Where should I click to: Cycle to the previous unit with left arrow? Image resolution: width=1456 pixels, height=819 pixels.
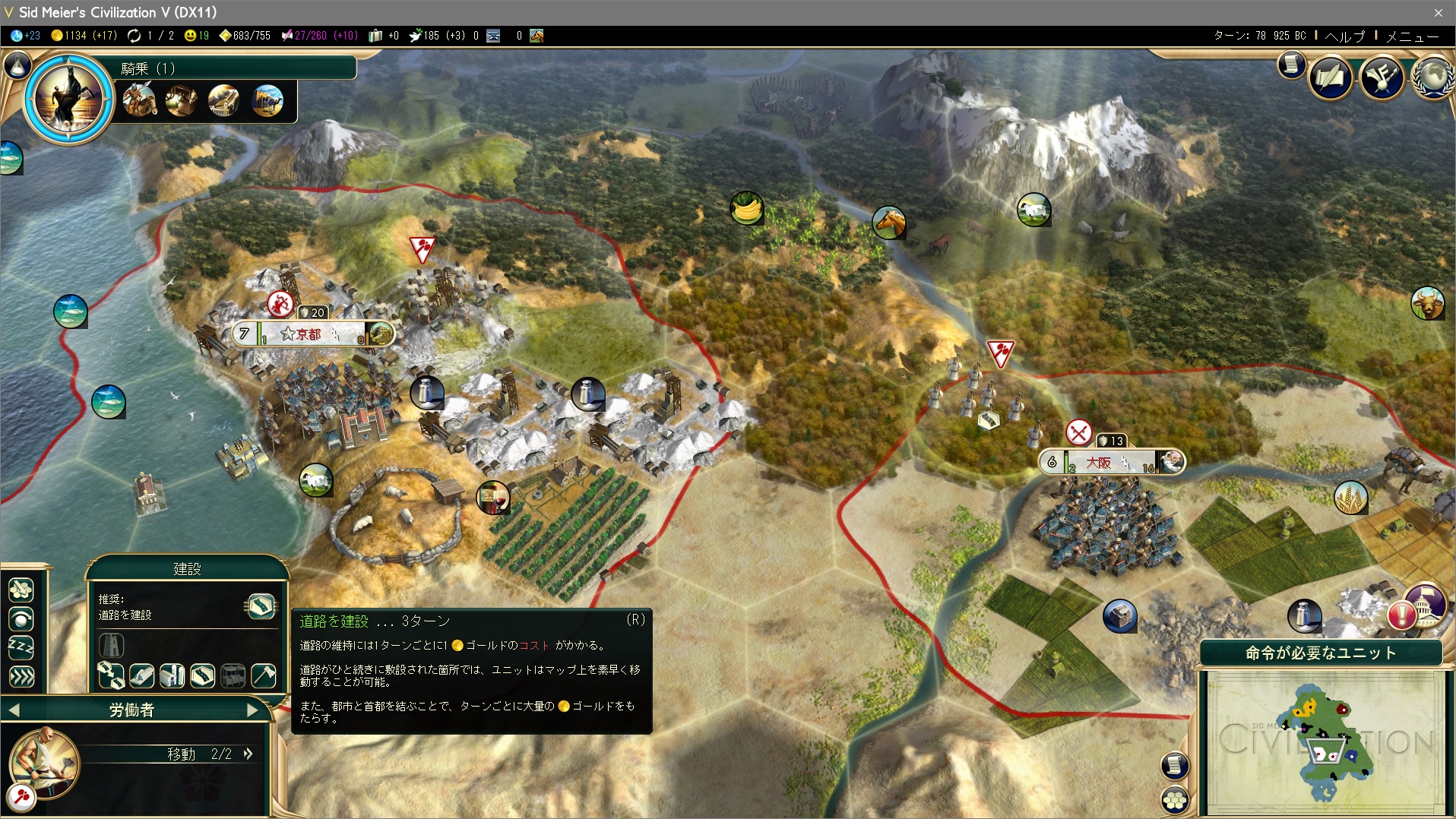tap(14, 710)
